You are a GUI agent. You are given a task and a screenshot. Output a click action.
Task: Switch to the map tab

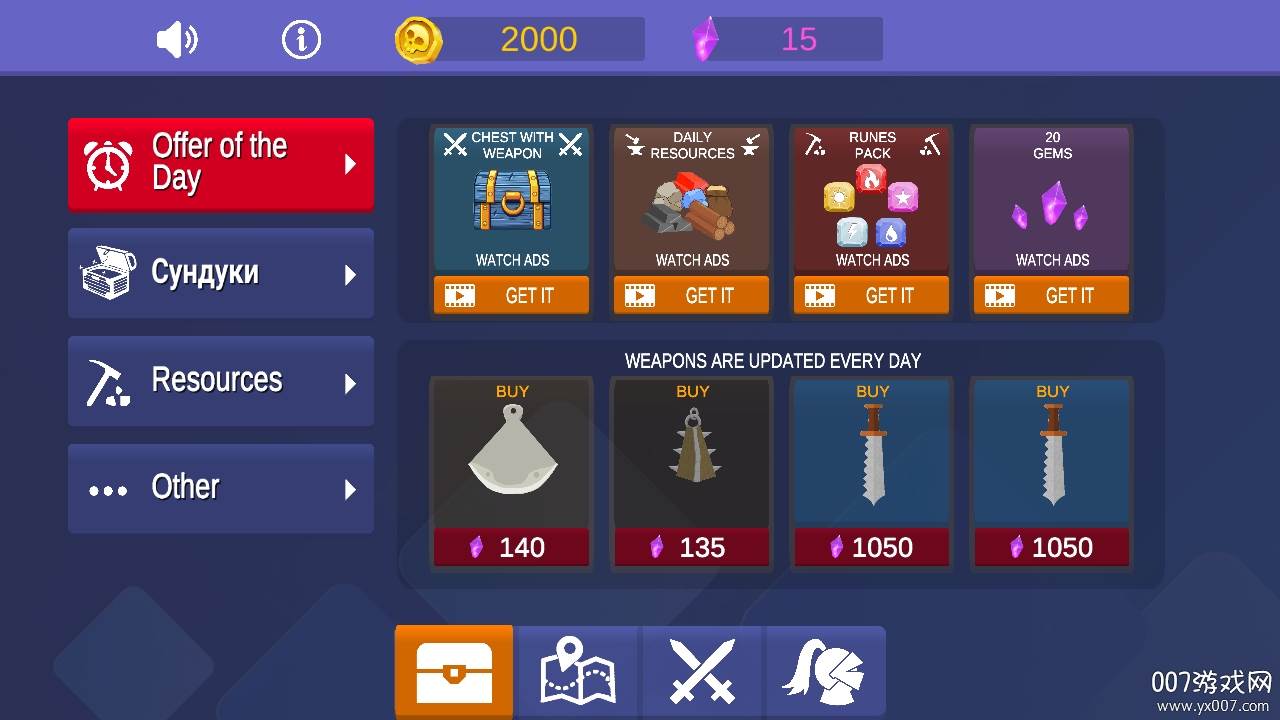click(x=578, y=672)
